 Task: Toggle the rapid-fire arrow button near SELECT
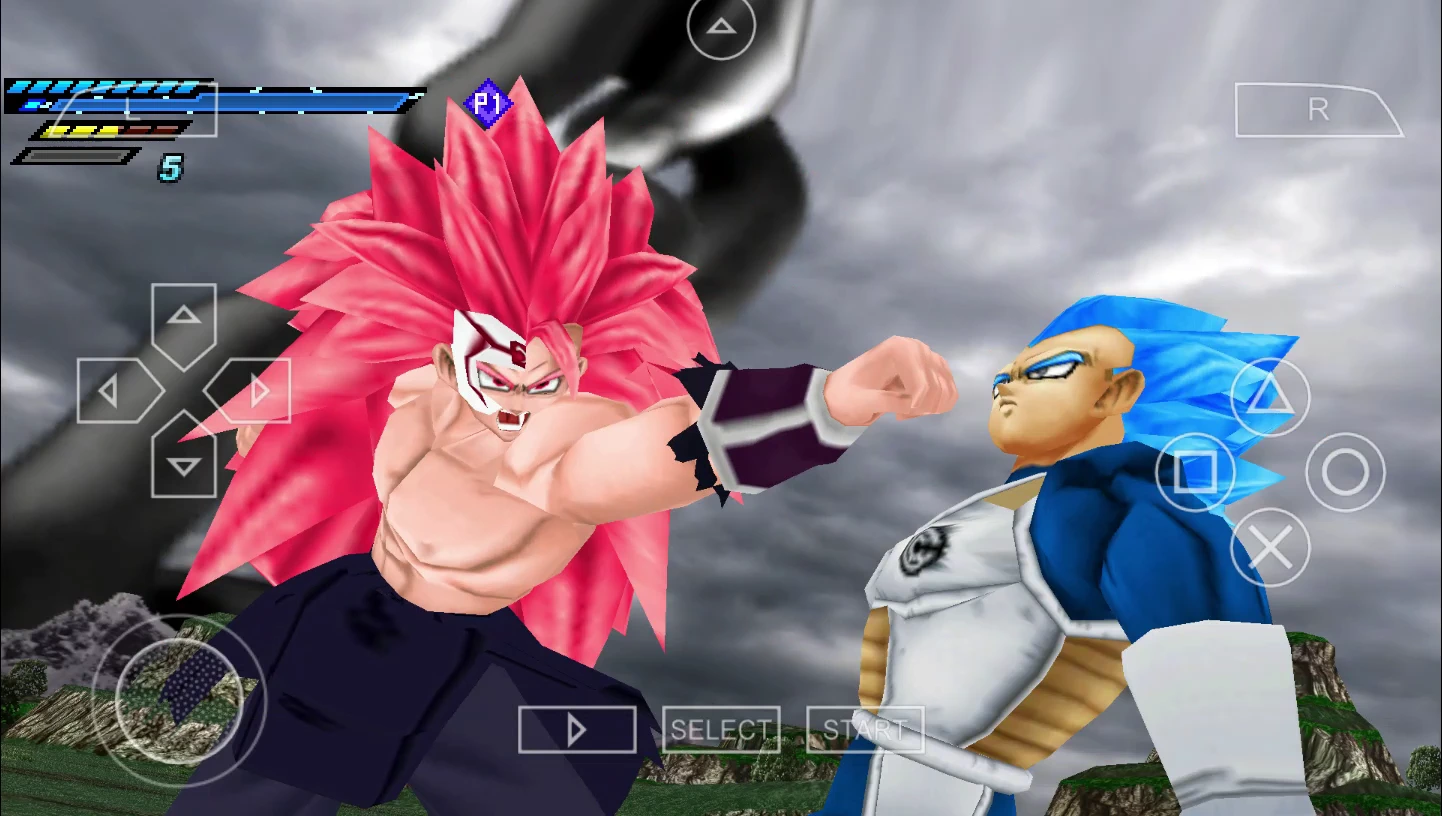pos(576,729)
